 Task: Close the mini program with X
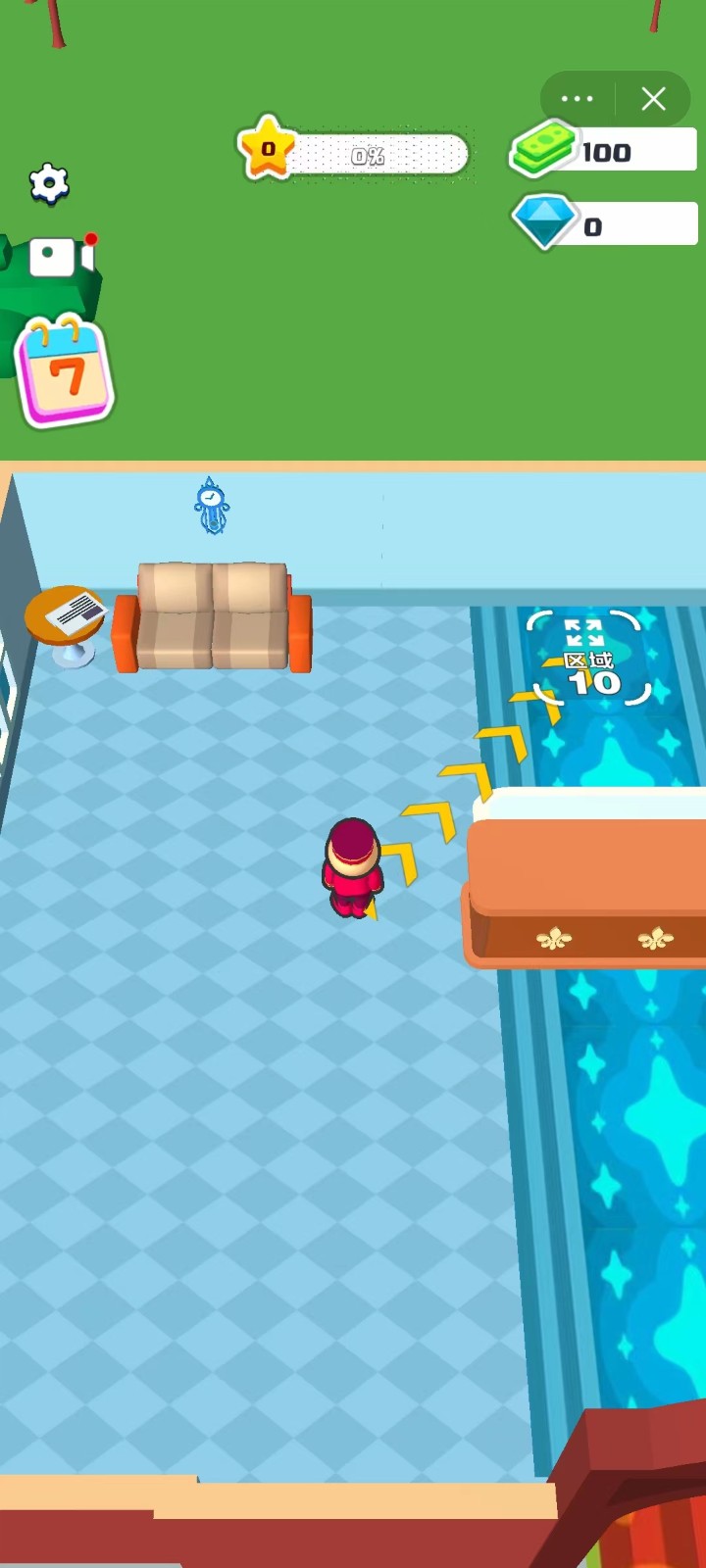[x=654, y=99]
